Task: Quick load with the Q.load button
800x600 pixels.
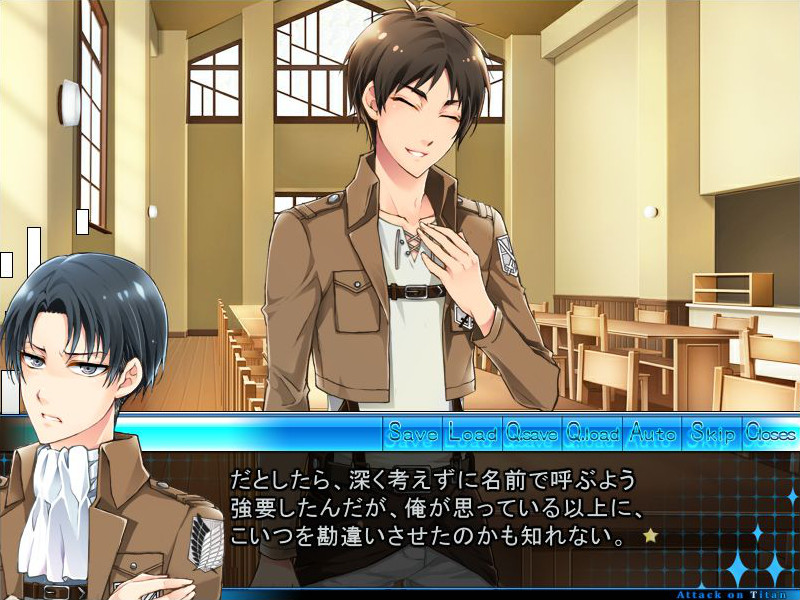Action: pyautogui.click(x=592, y=433)
